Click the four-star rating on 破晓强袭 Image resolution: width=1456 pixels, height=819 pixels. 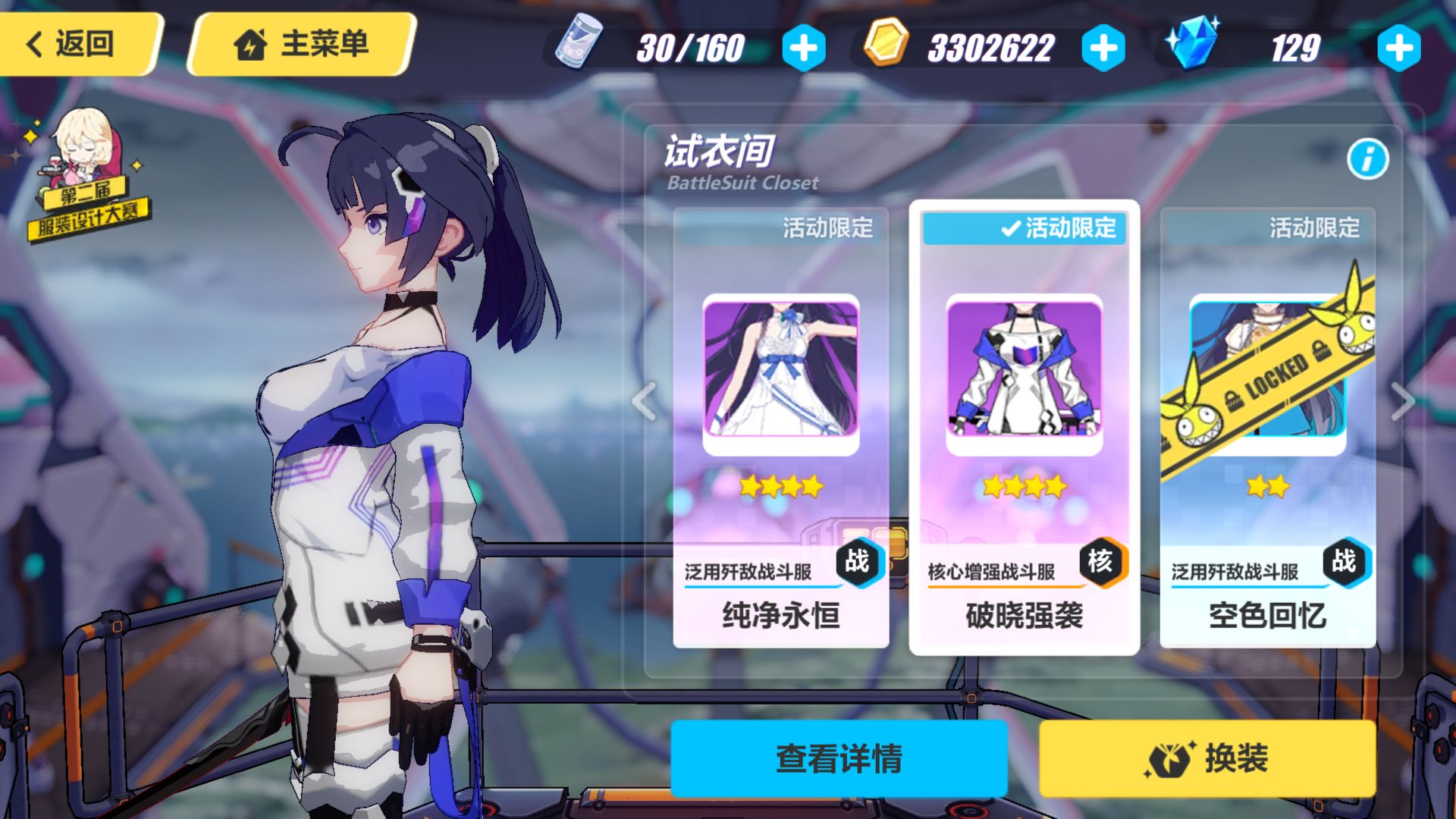point(1024,486)
